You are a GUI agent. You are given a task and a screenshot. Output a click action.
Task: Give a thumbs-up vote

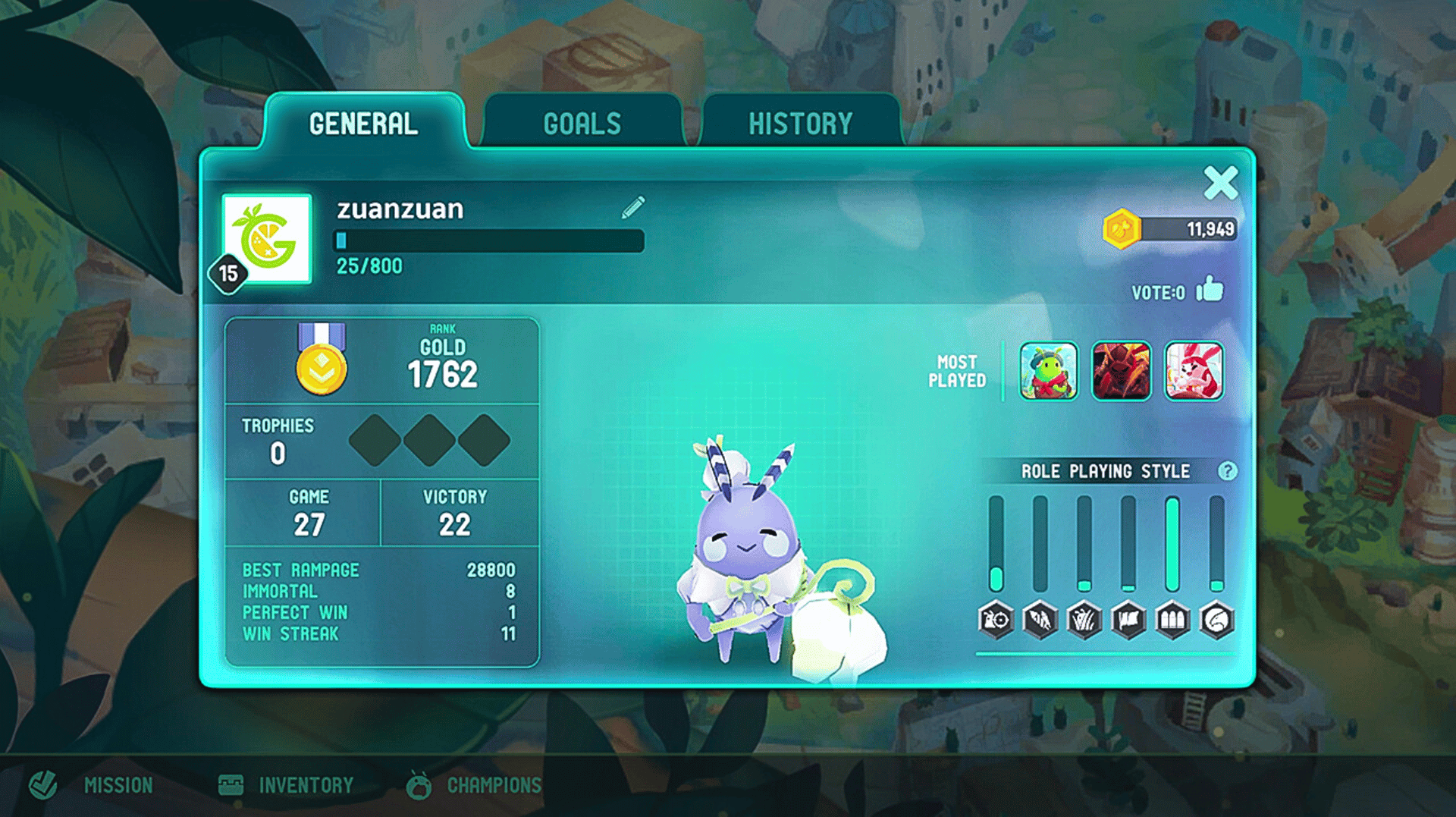pyautogui.click(x=1210, y=290)
